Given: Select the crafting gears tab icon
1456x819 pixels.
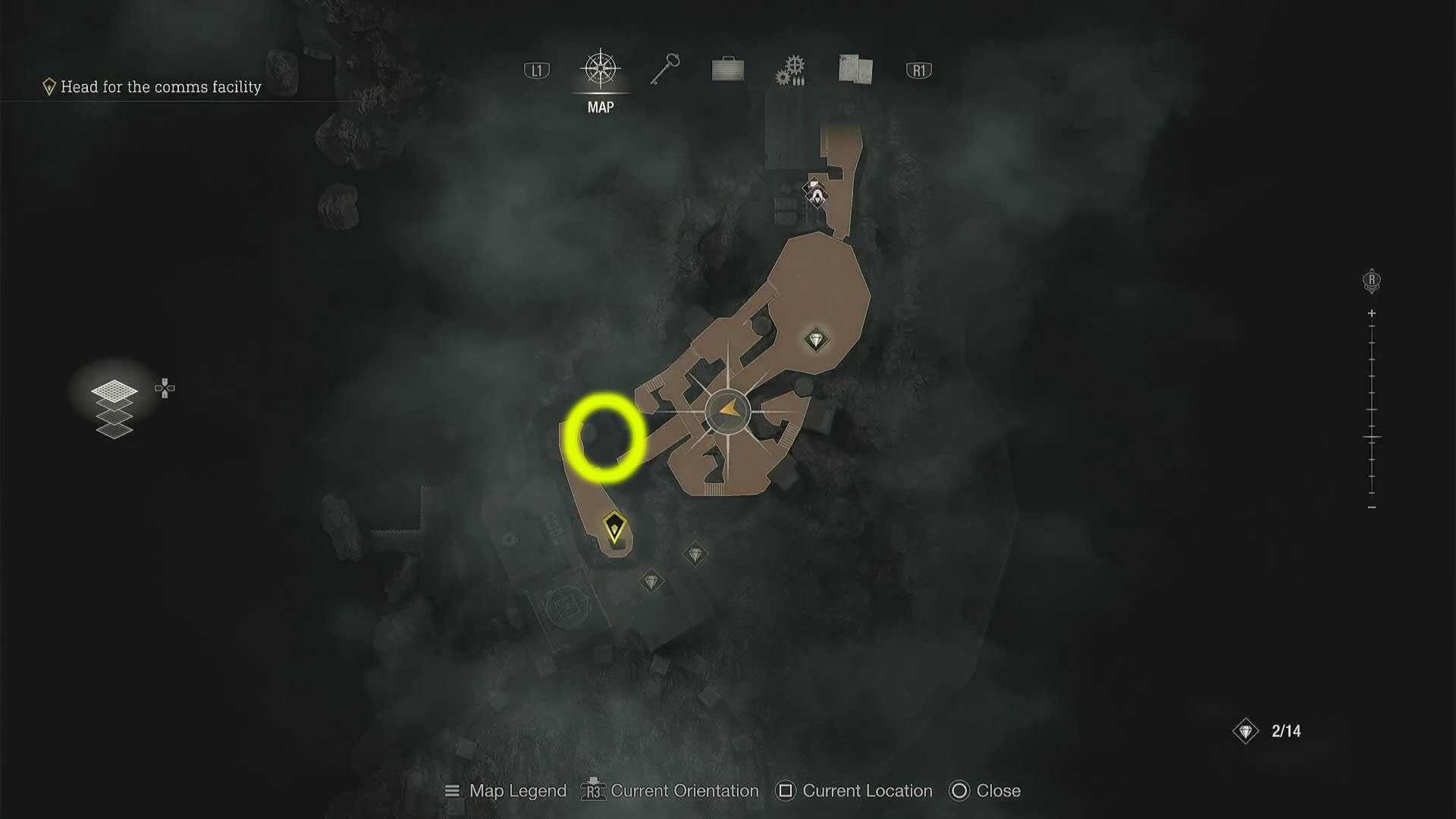Looking at the screenshot, I should click(x=790, y=68).
